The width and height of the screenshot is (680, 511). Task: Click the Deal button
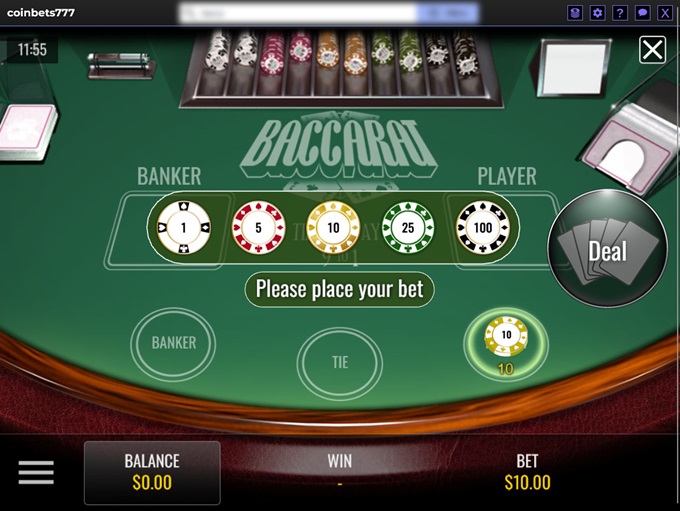[x=607, y=250]
